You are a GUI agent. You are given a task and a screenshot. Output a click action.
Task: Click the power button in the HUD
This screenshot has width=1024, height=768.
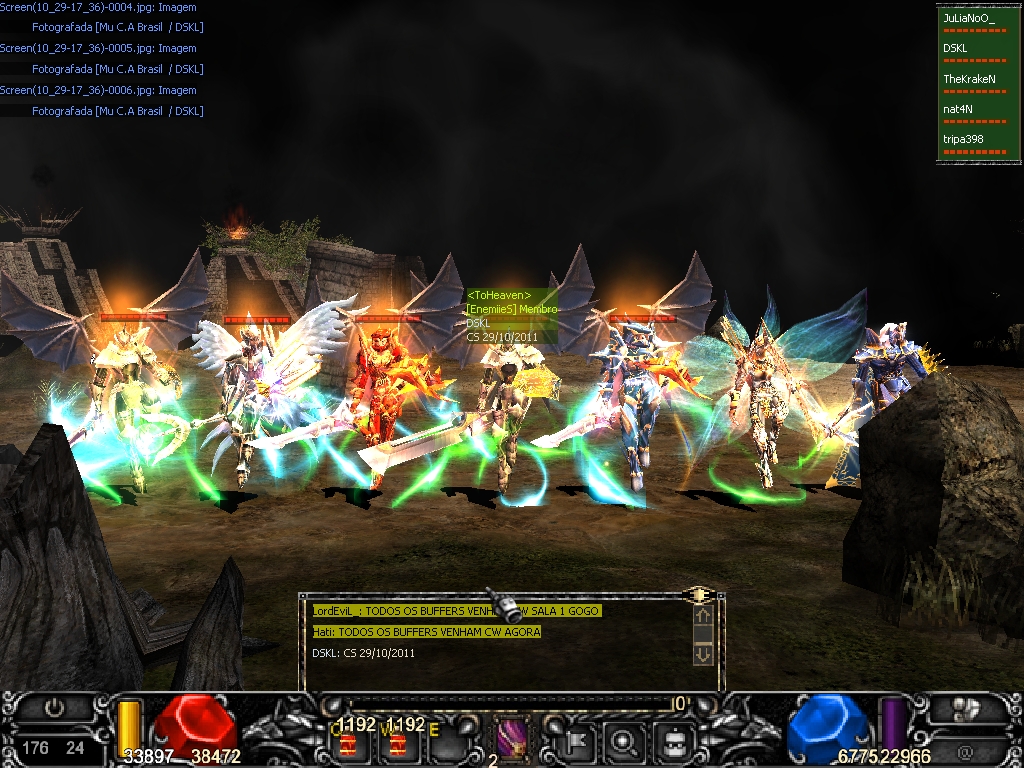pos(55,708)
